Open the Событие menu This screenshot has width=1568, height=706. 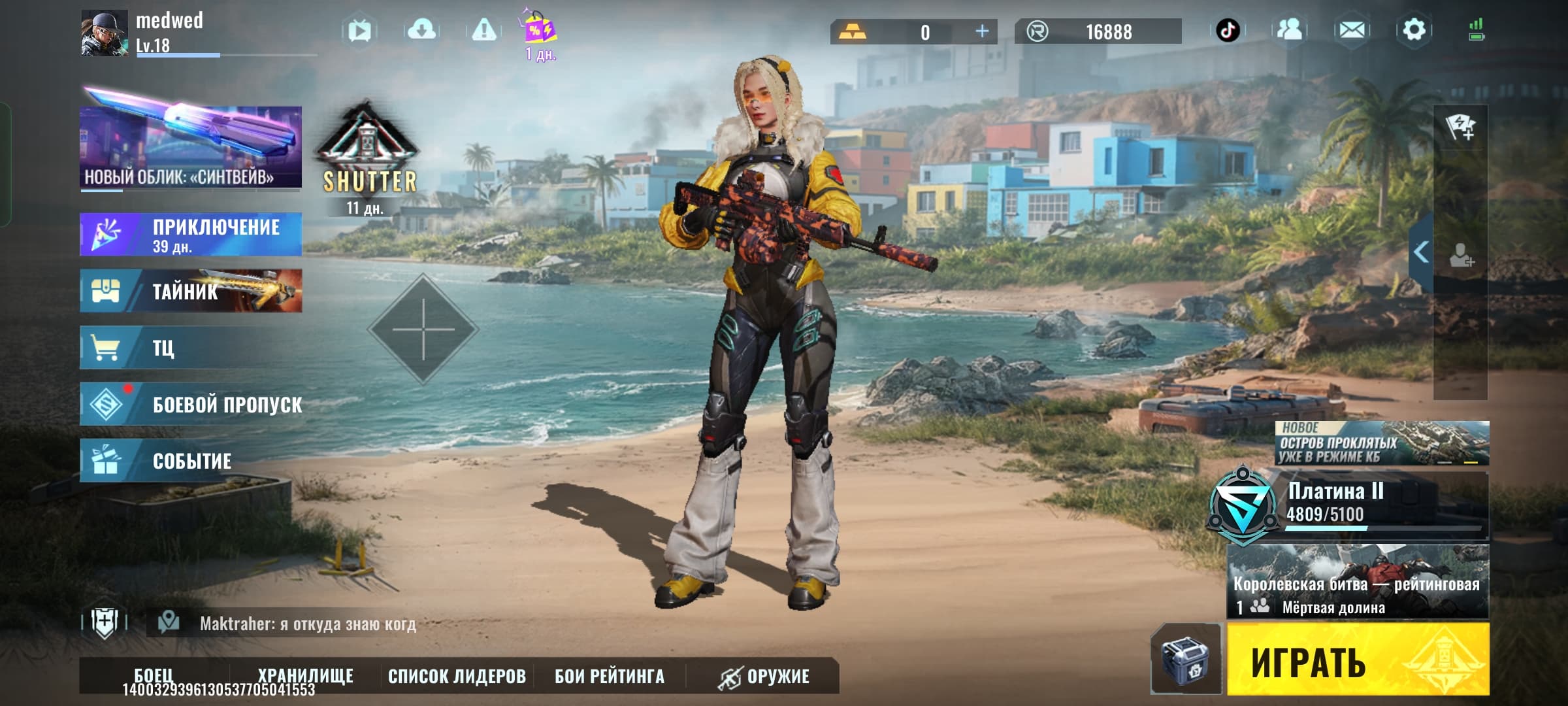(x=191, y=461)
